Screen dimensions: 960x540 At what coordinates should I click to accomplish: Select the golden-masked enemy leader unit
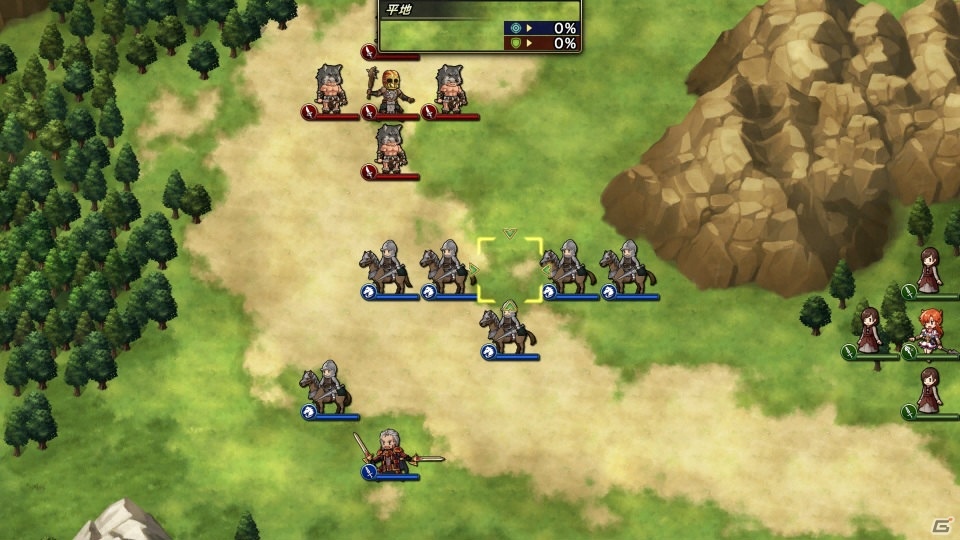(390, 91)
